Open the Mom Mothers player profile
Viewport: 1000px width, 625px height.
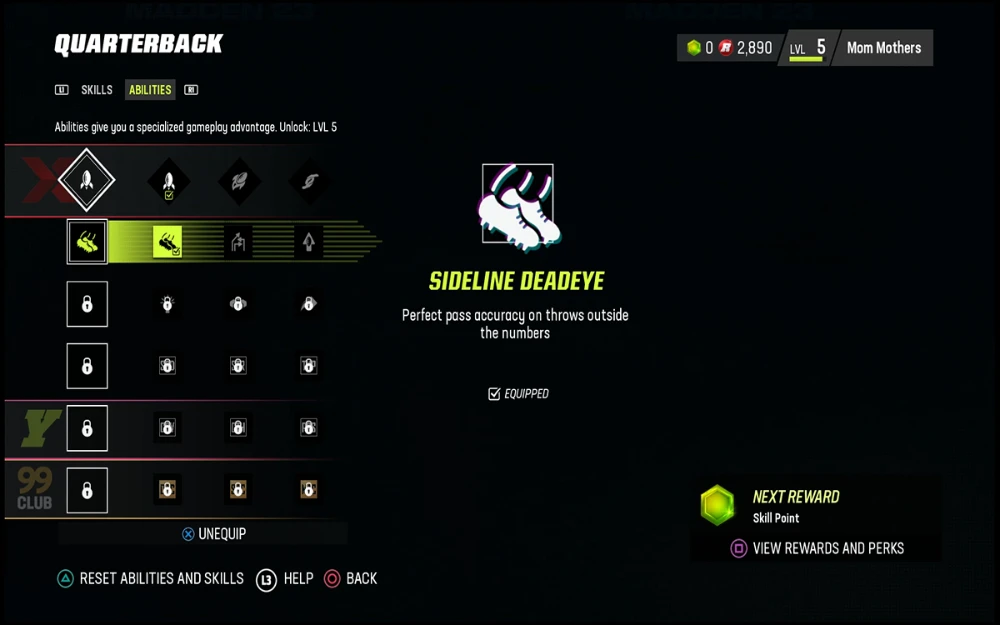coord(884,48)
